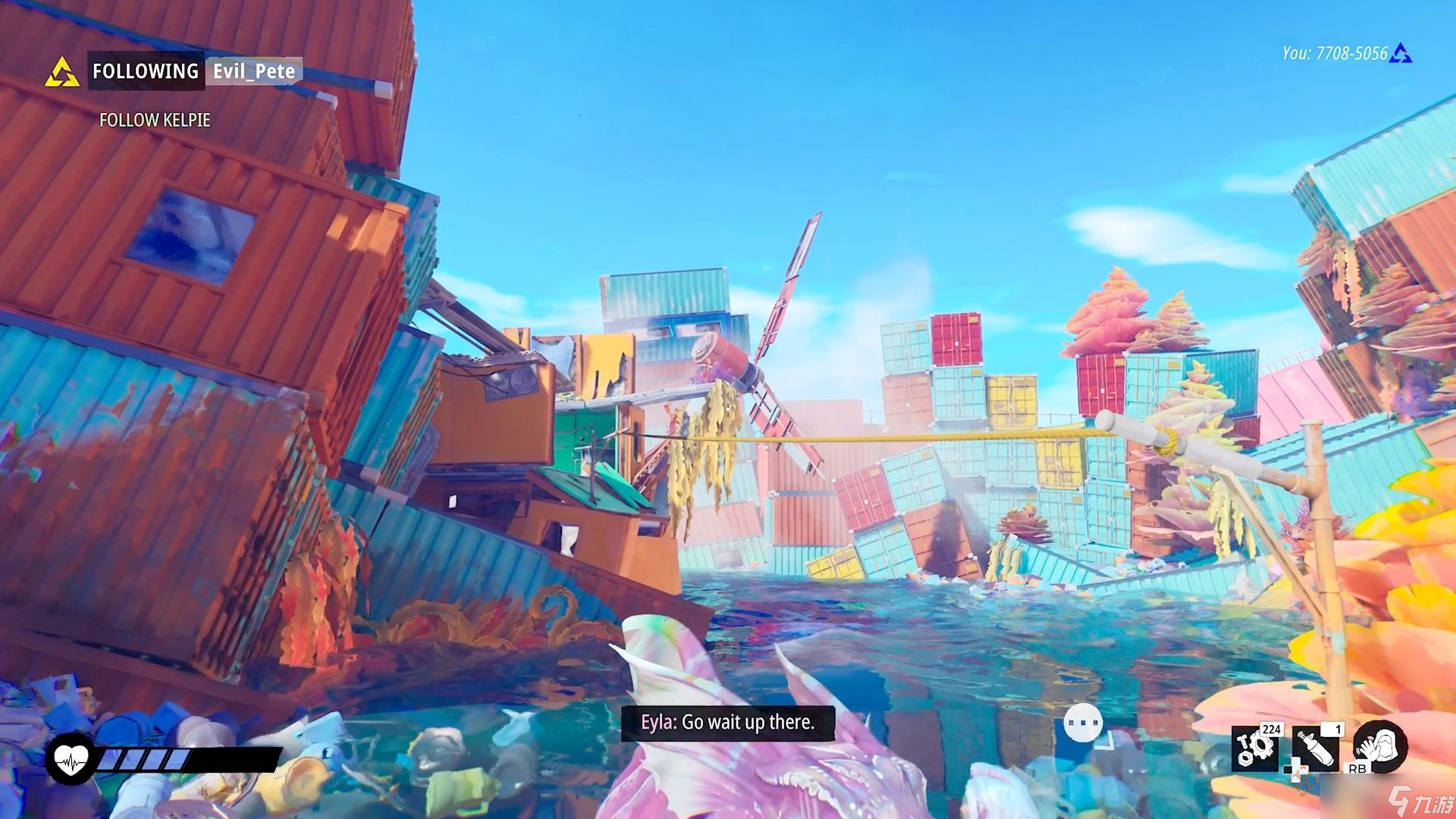Click the blue triangle emblem beside your ID
Screen dimensions: 1456x819
(1401, 53)
